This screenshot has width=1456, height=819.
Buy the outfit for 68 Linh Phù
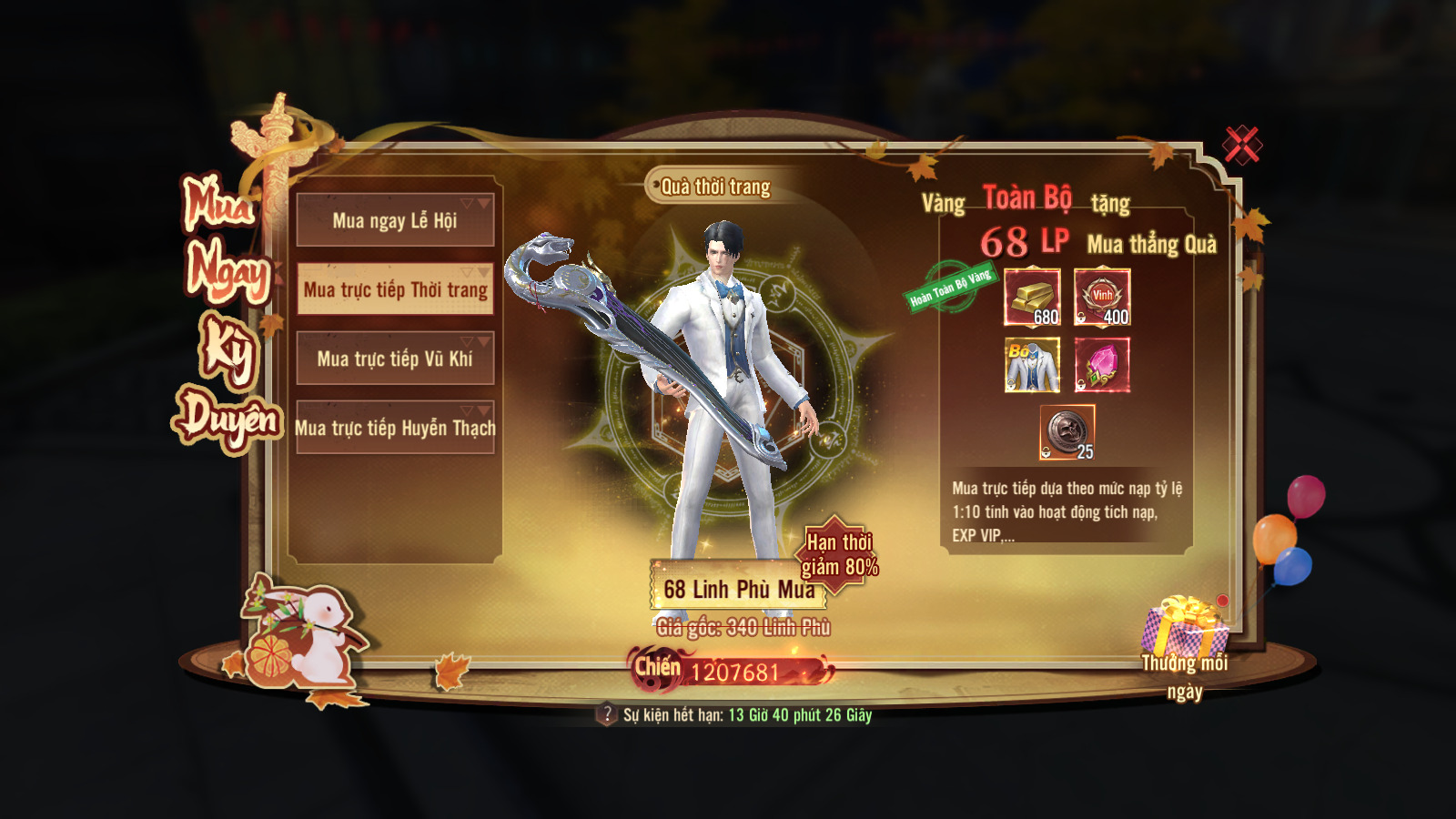point(738,589)
